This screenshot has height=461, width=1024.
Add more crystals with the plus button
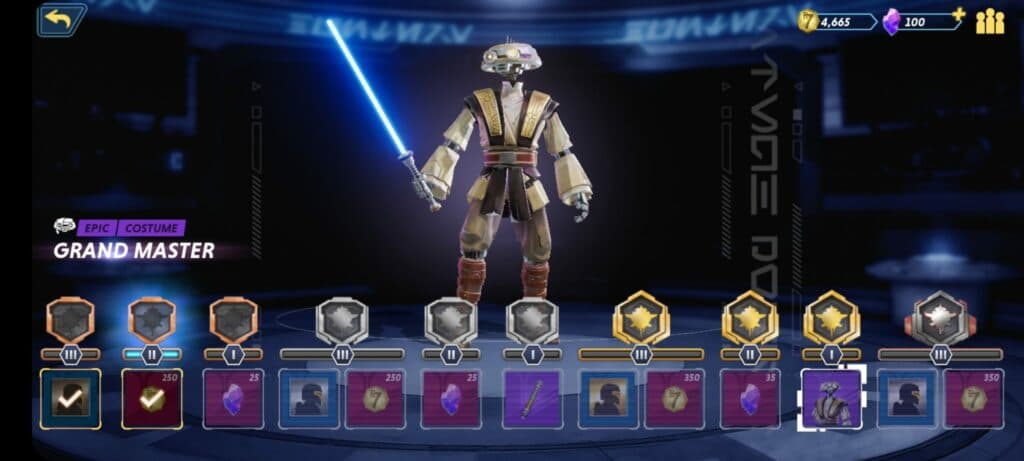pyautogui.click(x=958, y=15)
